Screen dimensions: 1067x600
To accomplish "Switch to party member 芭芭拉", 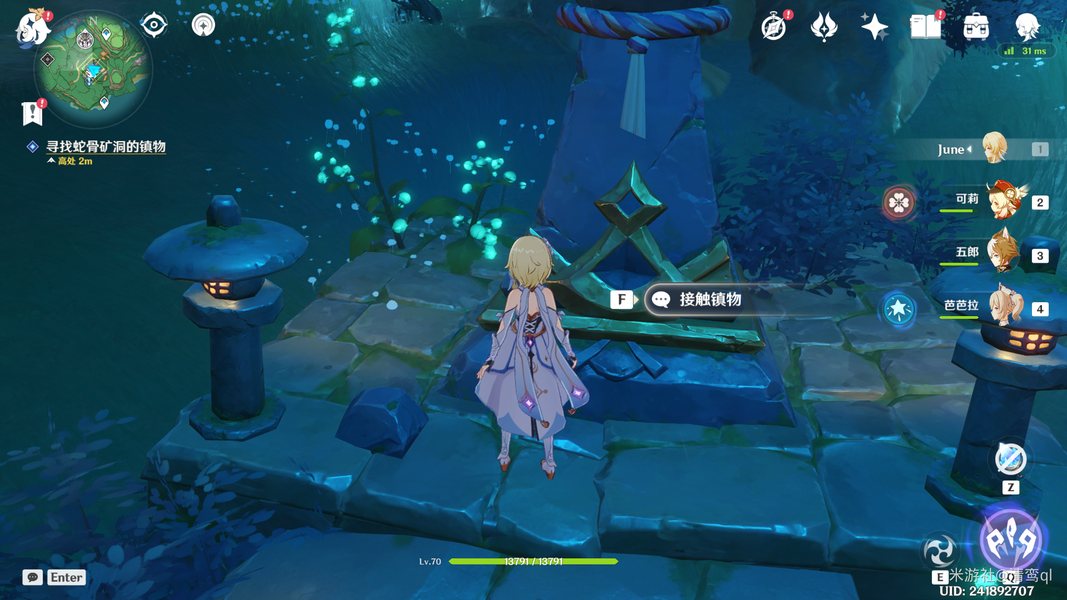I will pos(1001,306).
